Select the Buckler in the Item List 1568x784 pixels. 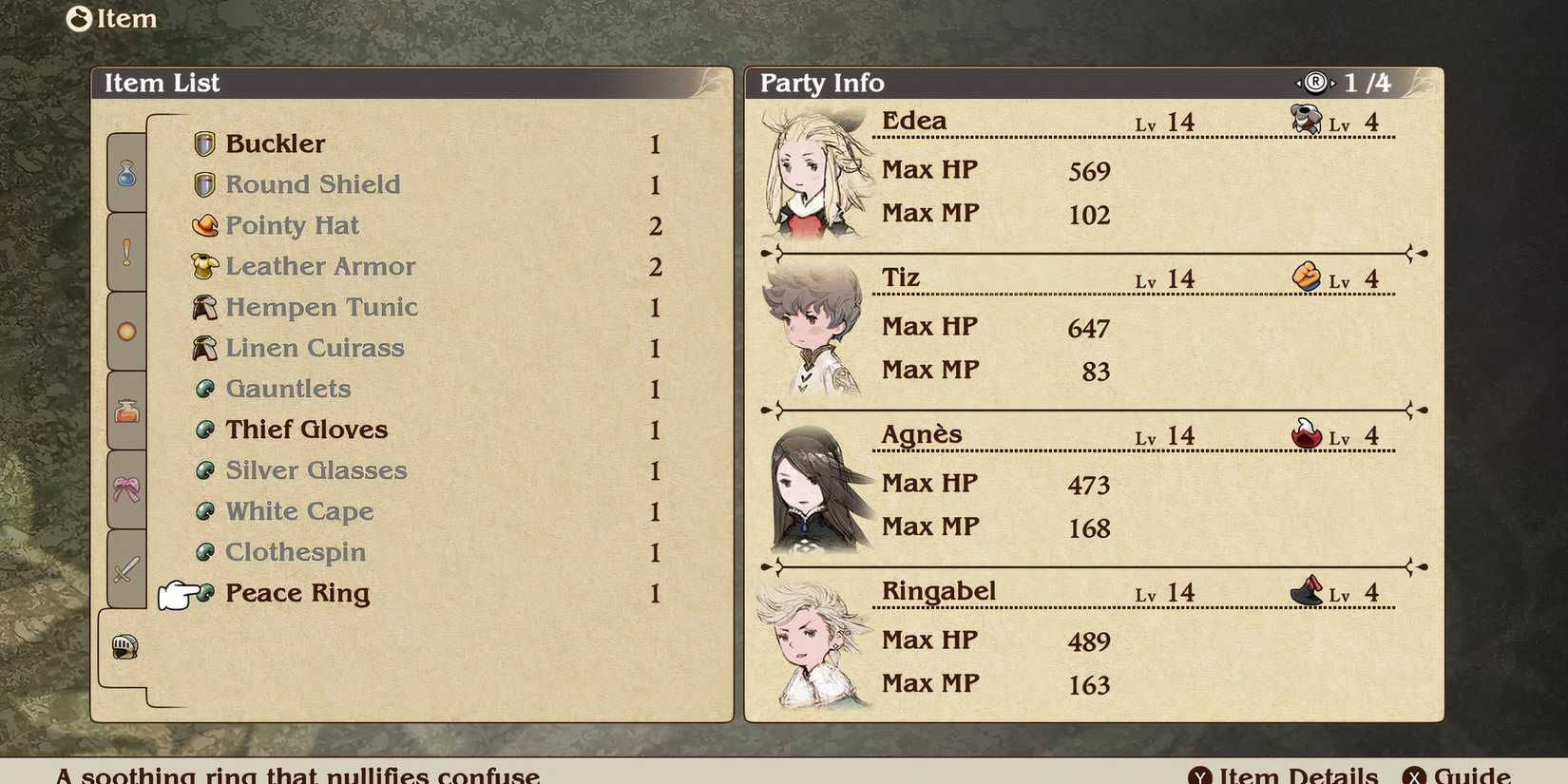pyautogui.click(x=276, y=143)
